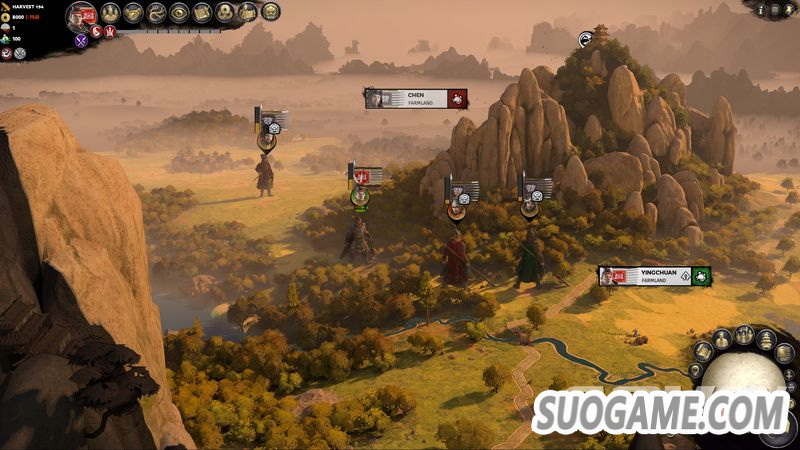Open the game menu beside the info button
Screen dimensions: 800x450
tap(775, 10)
